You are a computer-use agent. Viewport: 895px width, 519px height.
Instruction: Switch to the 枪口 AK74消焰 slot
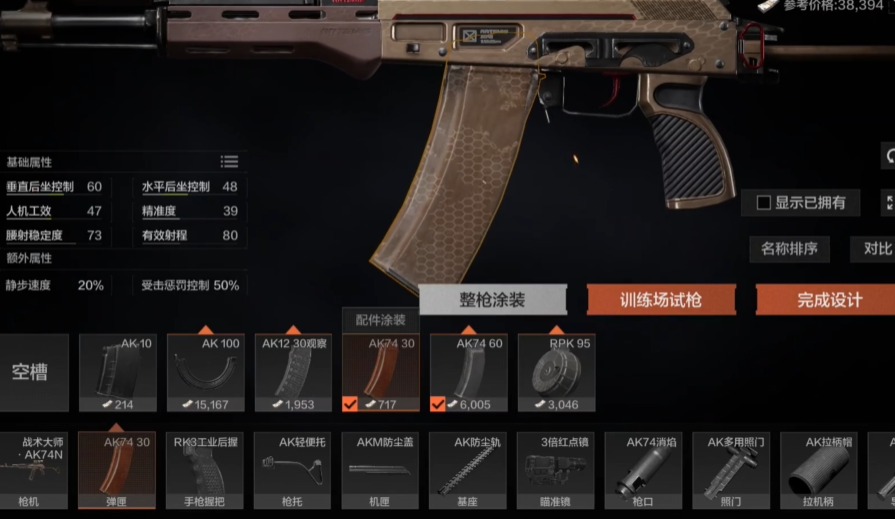click(x=644, y=470)
